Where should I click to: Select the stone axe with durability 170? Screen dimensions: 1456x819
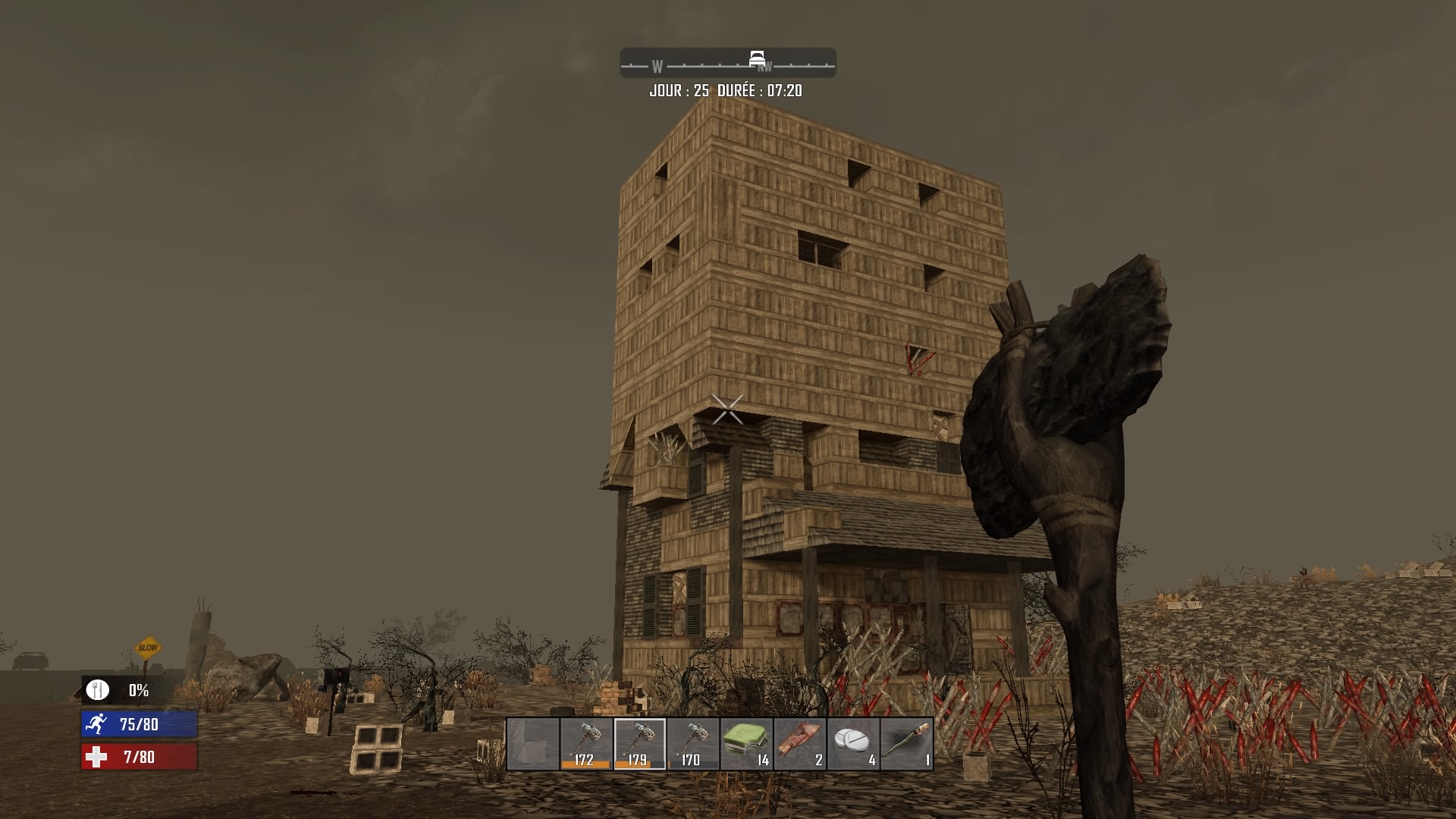coord(693,744)
